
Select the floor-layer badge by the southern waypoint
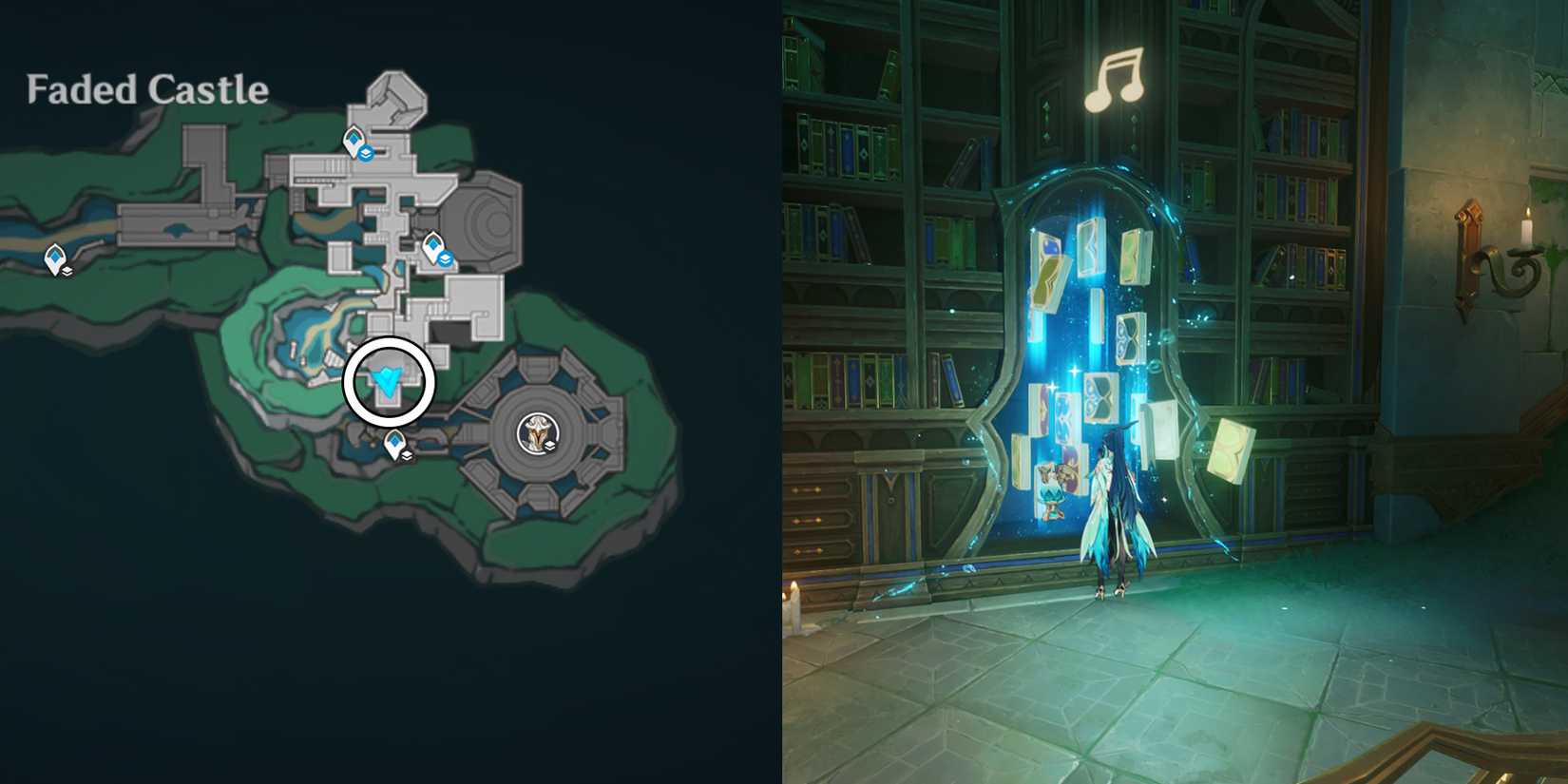click(x=407, y=456)
